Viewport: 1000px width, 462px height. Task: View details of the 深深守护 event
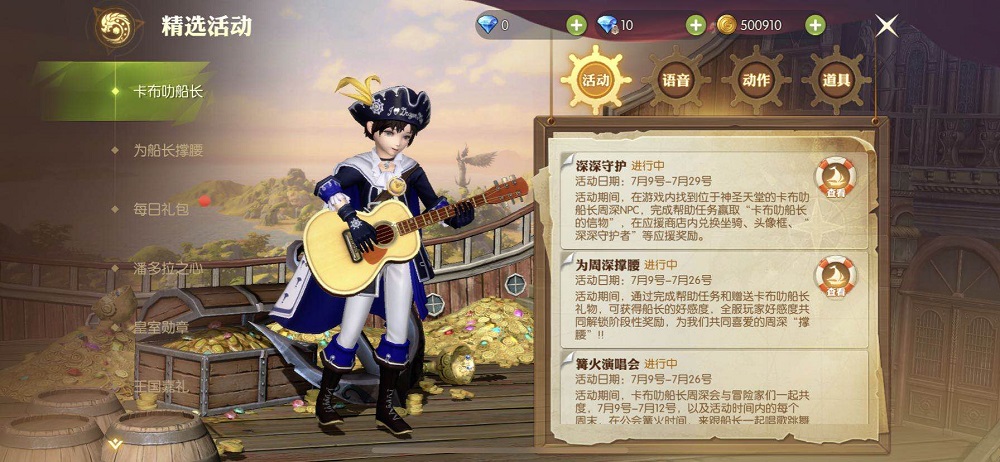(834, 181)
